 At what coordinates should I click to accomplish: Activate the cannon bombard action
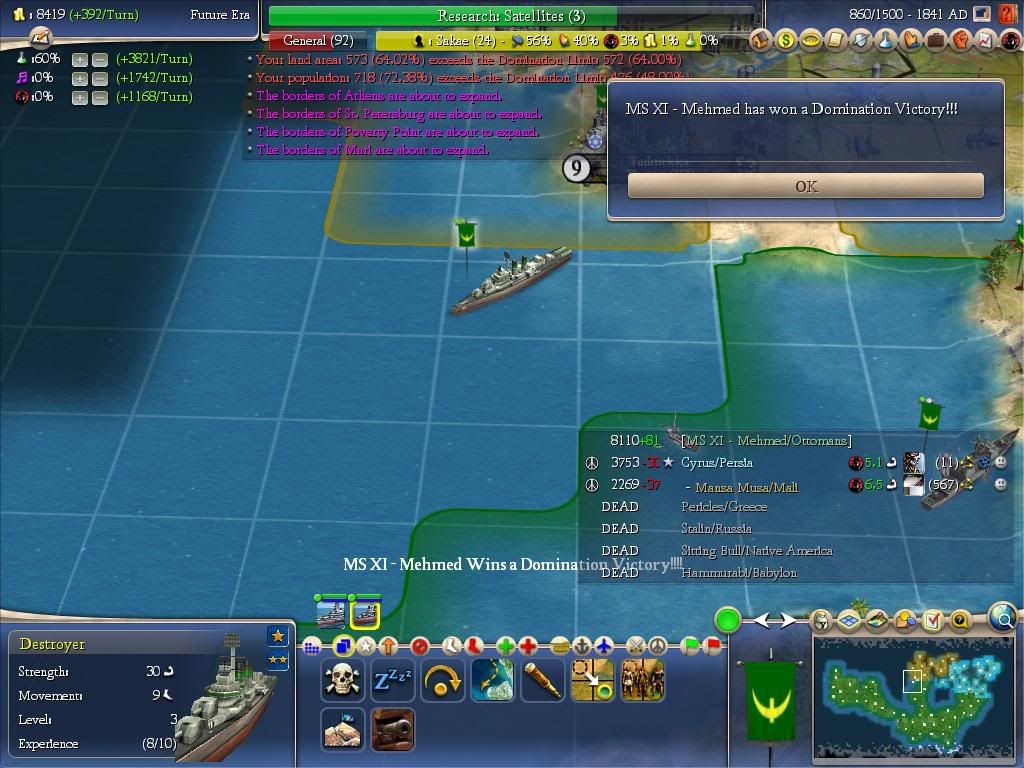pos(392,729)
